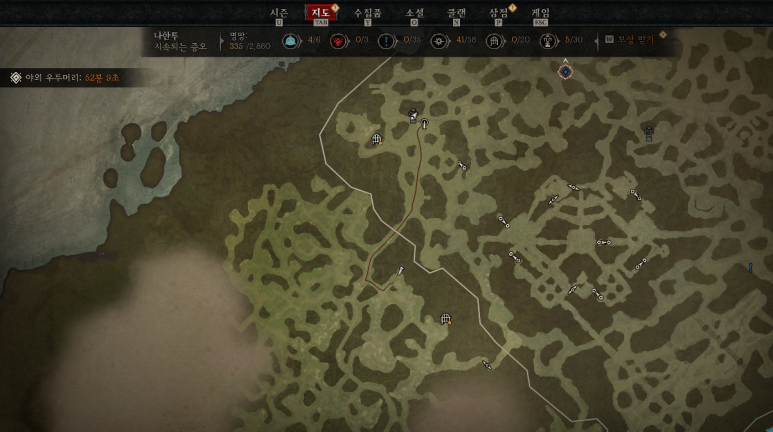Click the dungeon gate marker south of the path
Viewport: 773px width, 432px height.
click(x=446, y=319)
